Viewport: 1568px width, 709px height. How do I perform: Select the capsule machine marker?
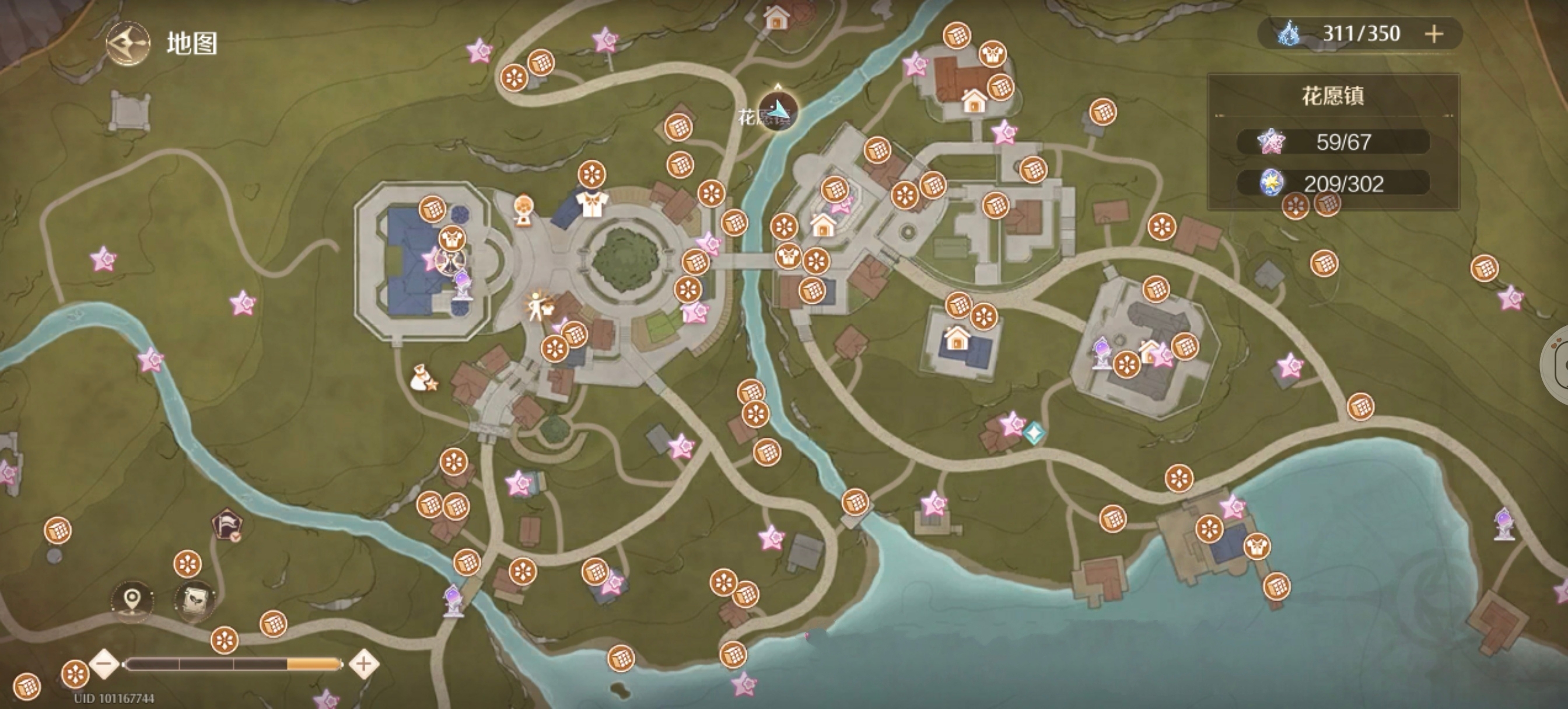pos(523,210)
